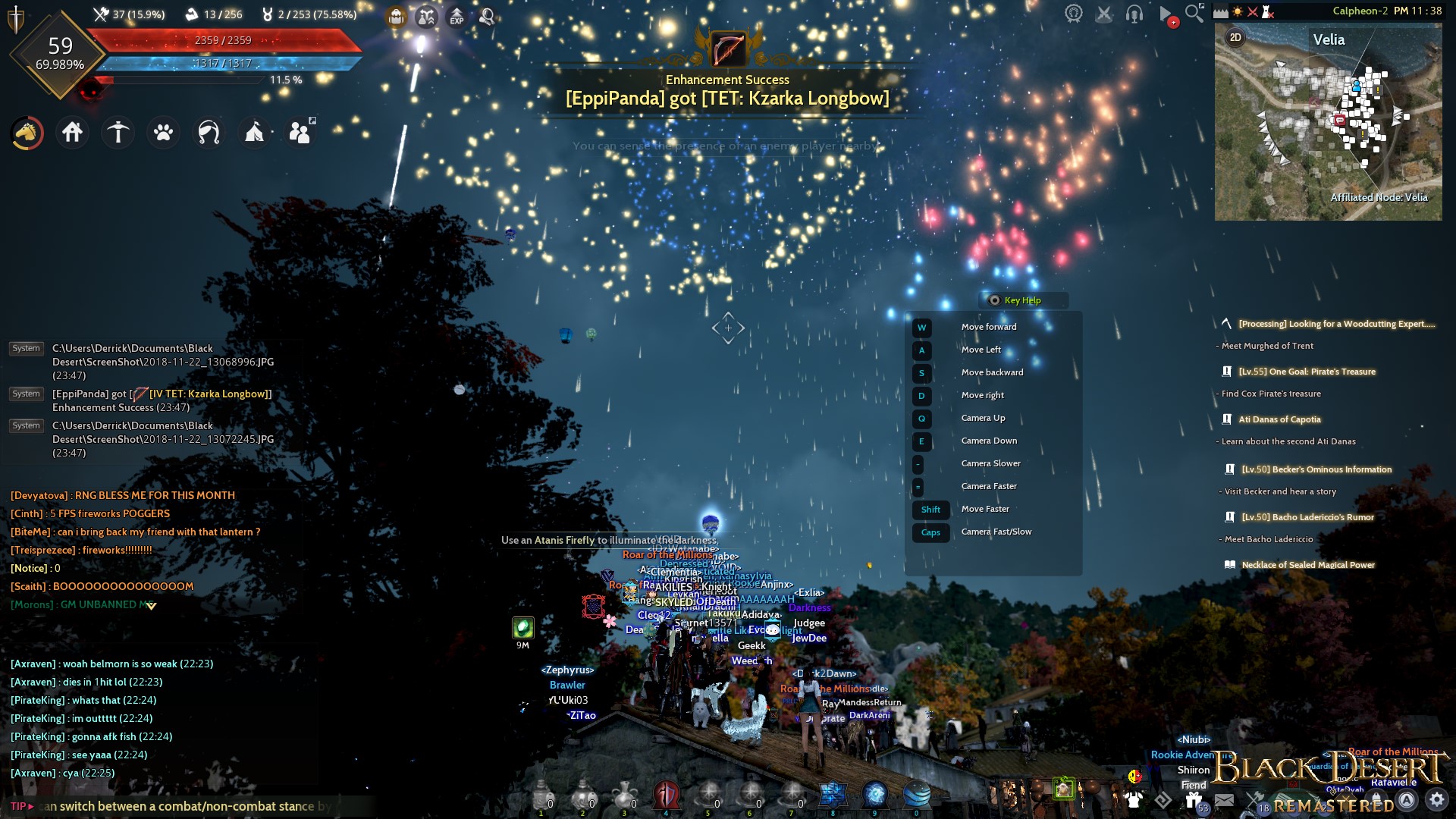Screen dimensions: 1456x819
Task: Click the EXP boost icon
Action: point(457,16)
